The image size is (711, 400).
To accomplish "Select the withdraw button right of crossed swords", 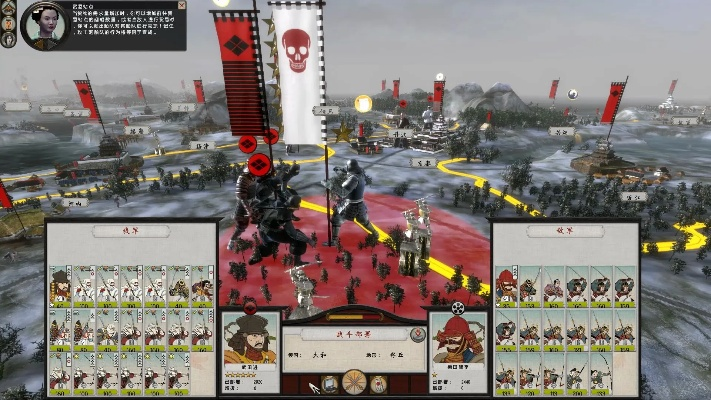I will tap(378, 383).
